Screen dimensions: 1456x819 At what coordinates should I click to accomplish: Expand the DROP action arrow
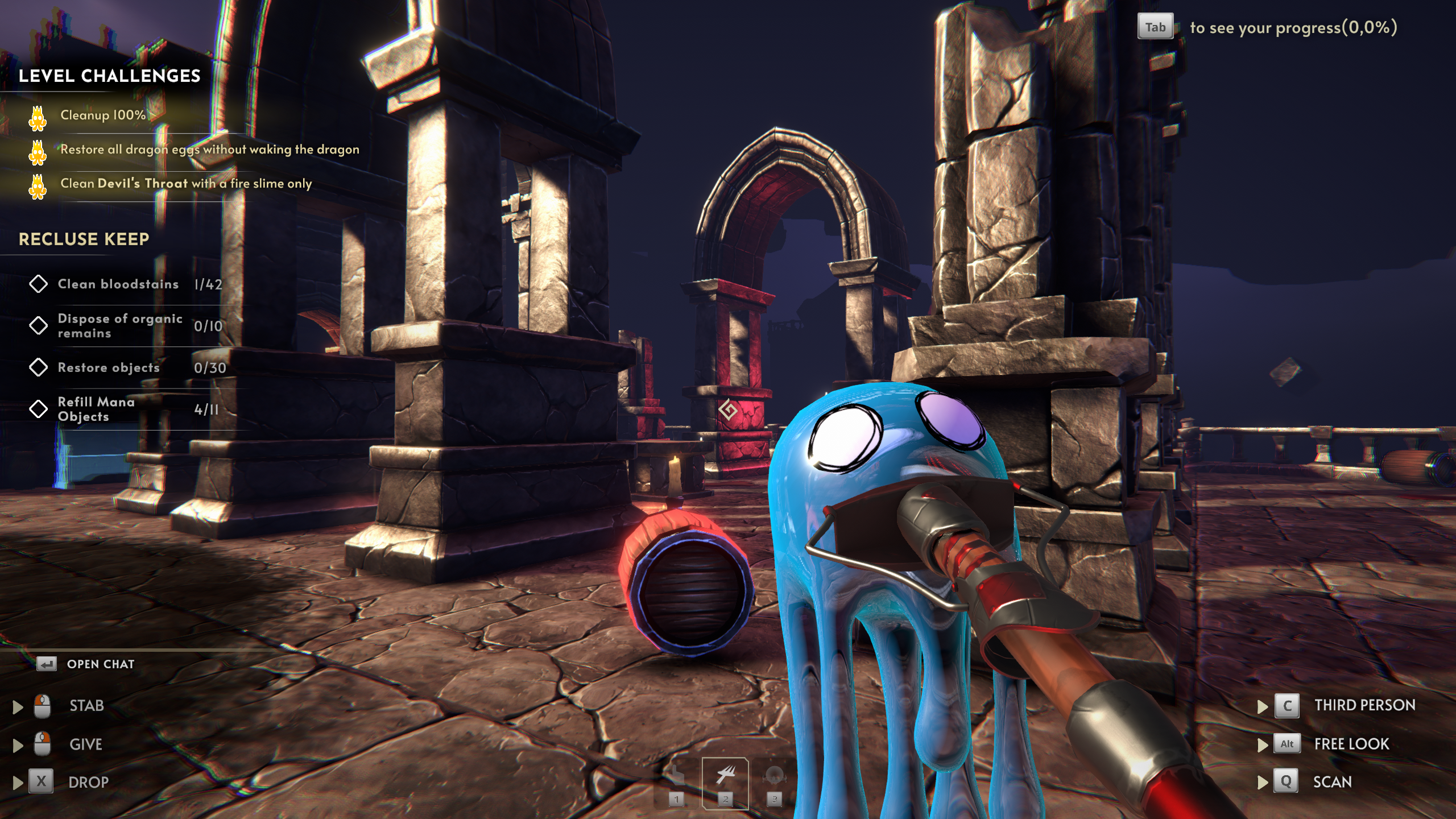click(x=18, y=783)
